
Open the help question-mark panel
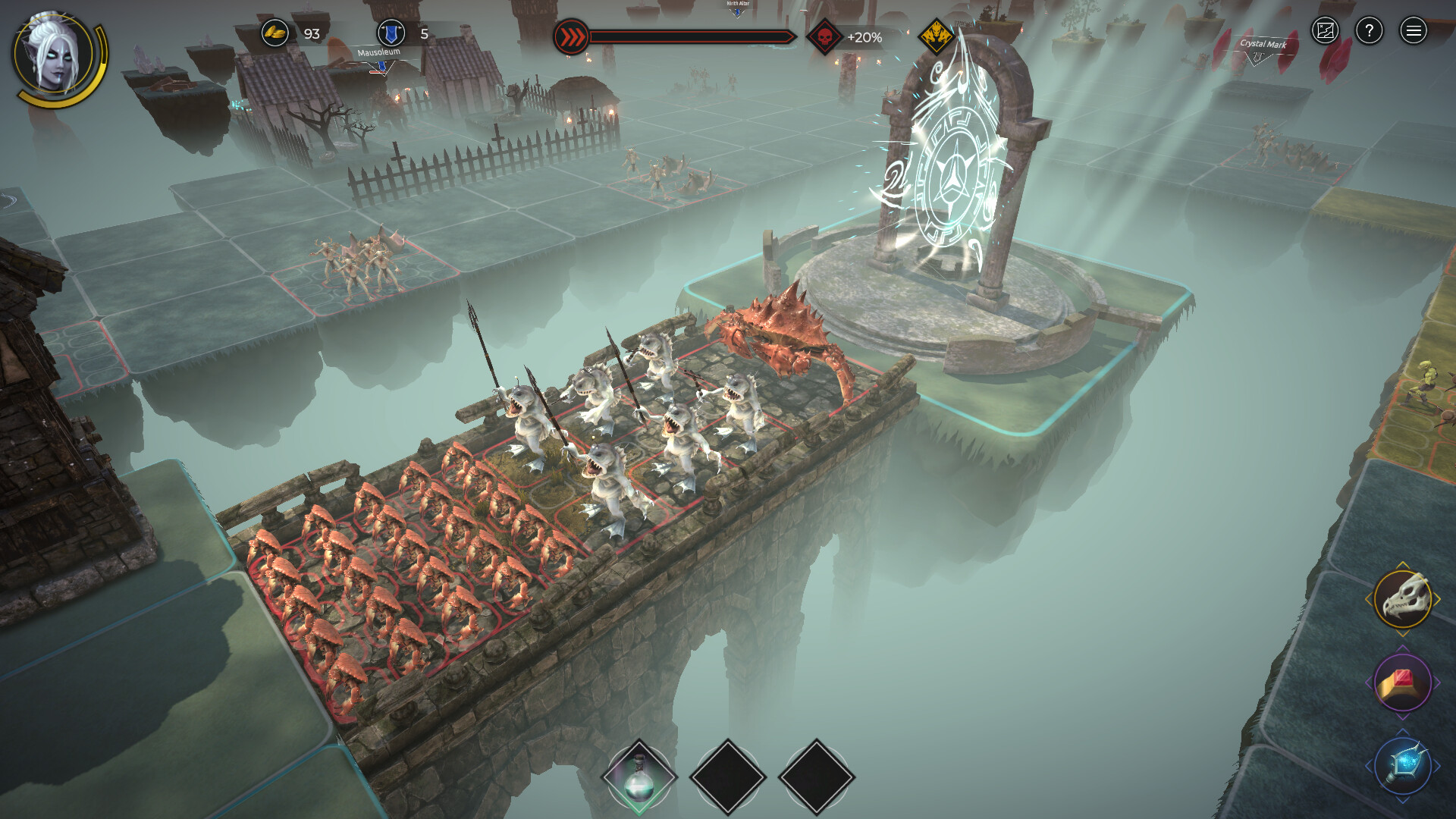tap(1370, 32)
